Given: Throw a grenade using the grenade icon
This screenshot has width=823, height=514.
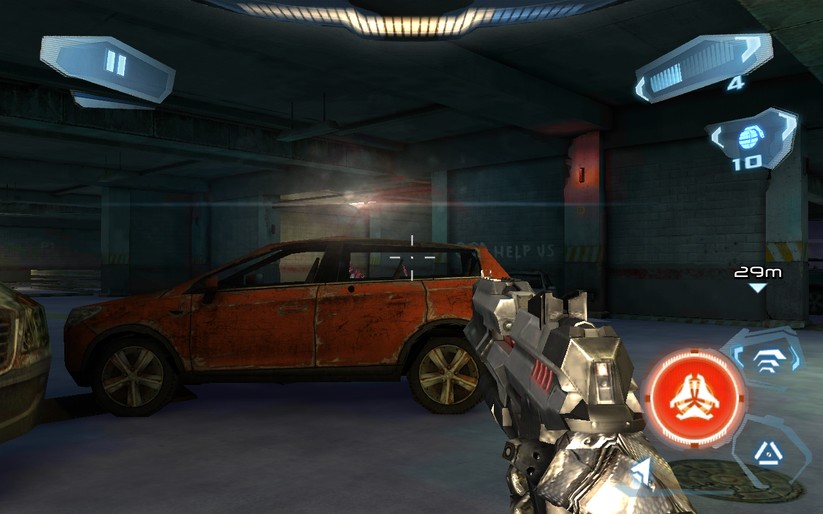Looking at the screenshot, I should click(x=750, y=140).
